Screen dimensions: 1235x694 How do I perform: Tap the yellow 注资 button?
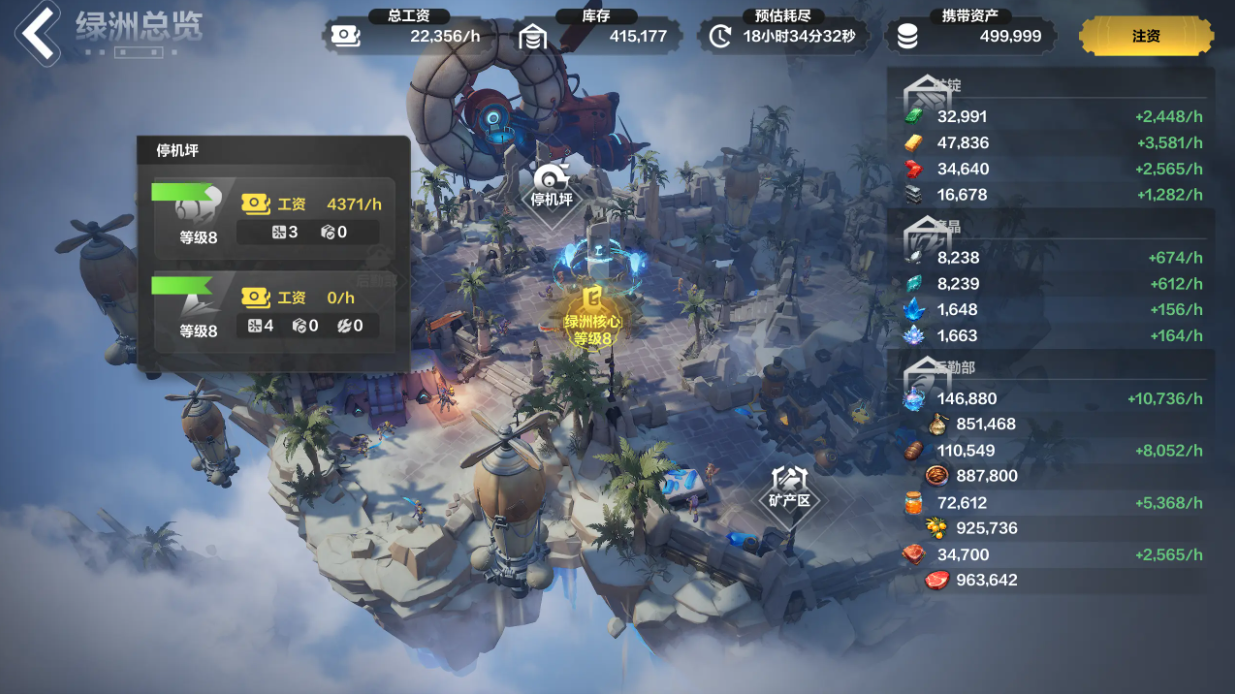(x=1145, y=36)
